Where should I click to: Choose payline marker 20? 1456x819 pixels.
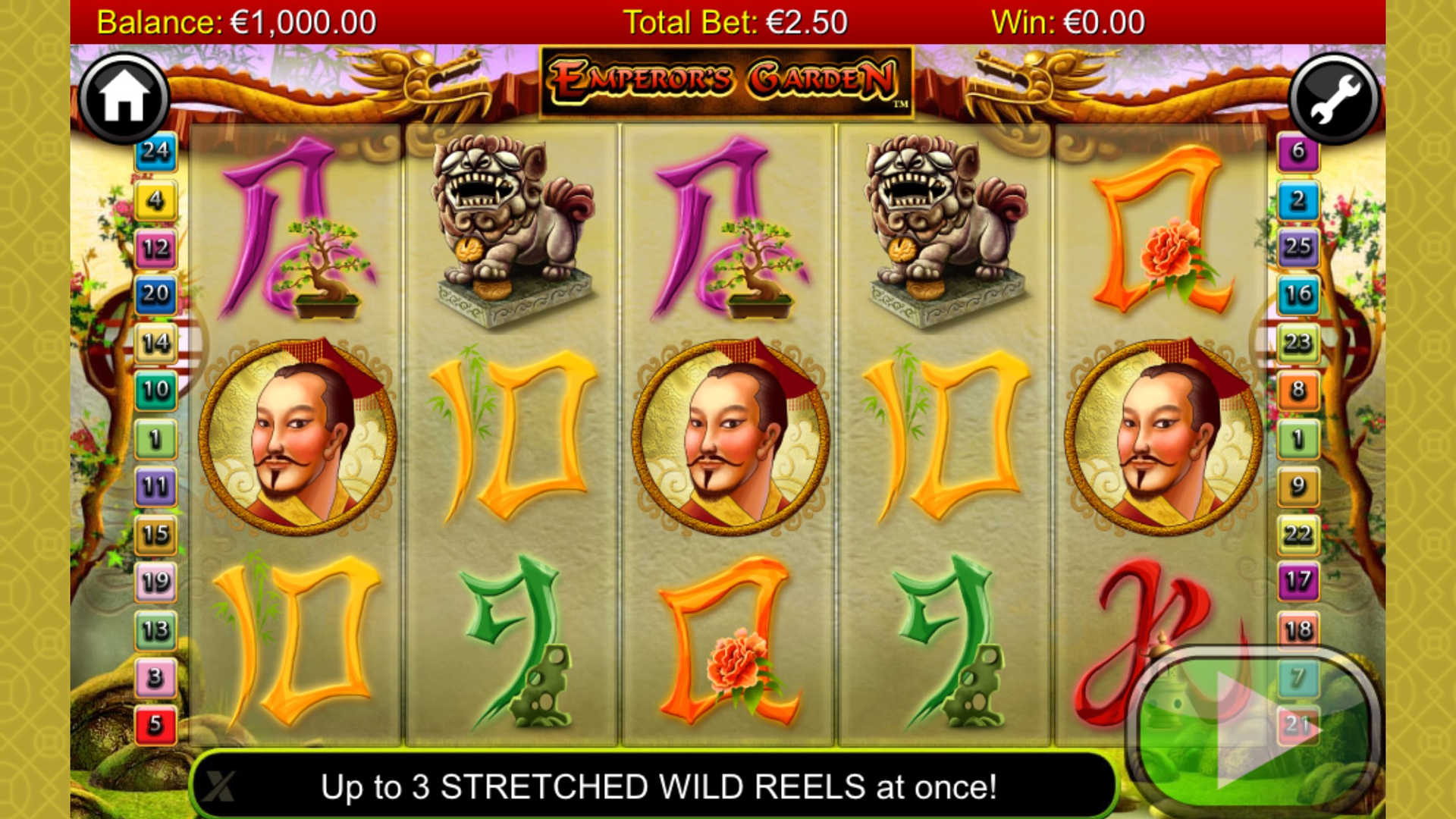coord(155,294)
